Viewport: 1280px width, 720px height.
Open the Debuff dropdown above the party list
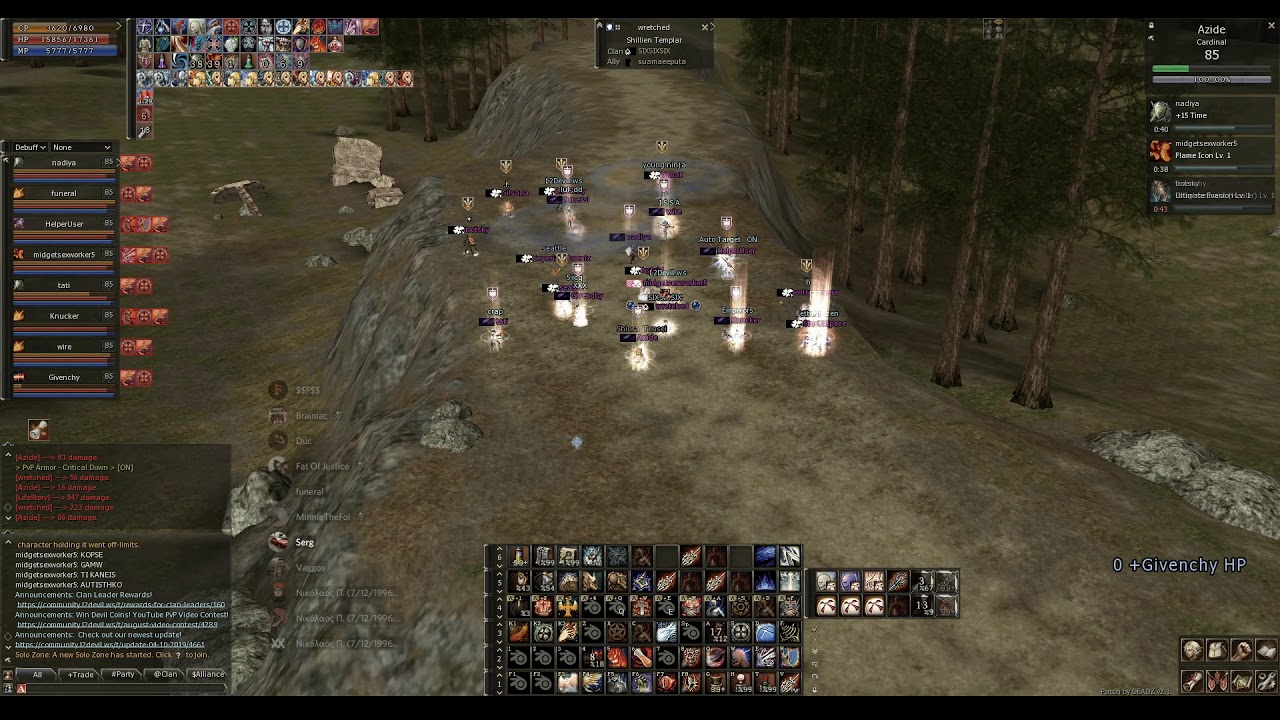click(30, 147)
